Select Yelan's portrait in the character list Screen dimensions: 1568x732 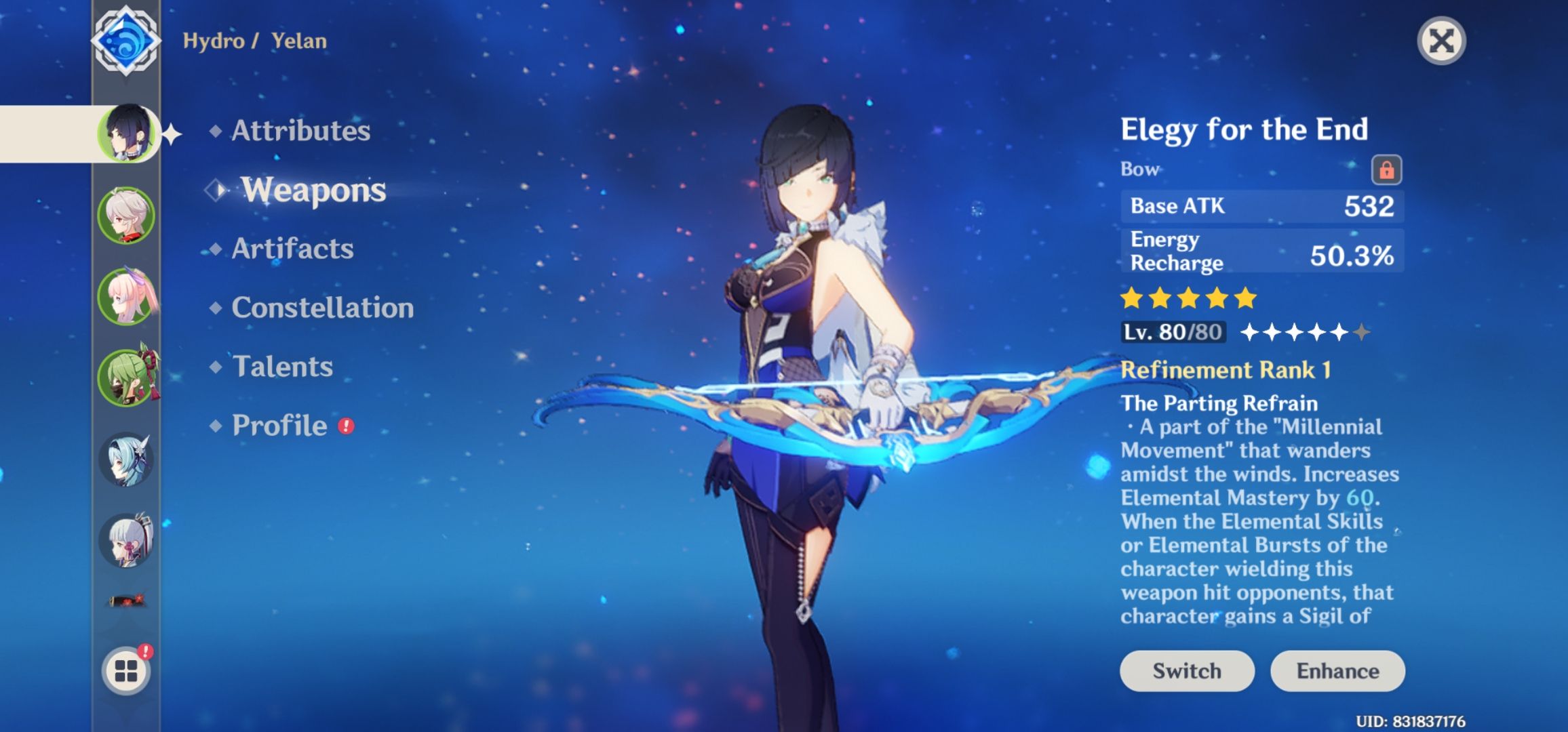point(127,134)
